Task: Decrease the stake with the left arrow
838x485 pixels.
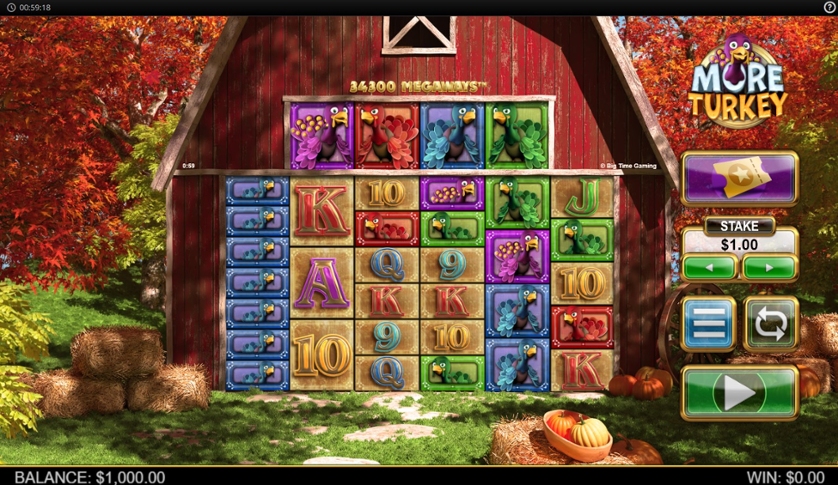Action: click(x=709, y=268)
